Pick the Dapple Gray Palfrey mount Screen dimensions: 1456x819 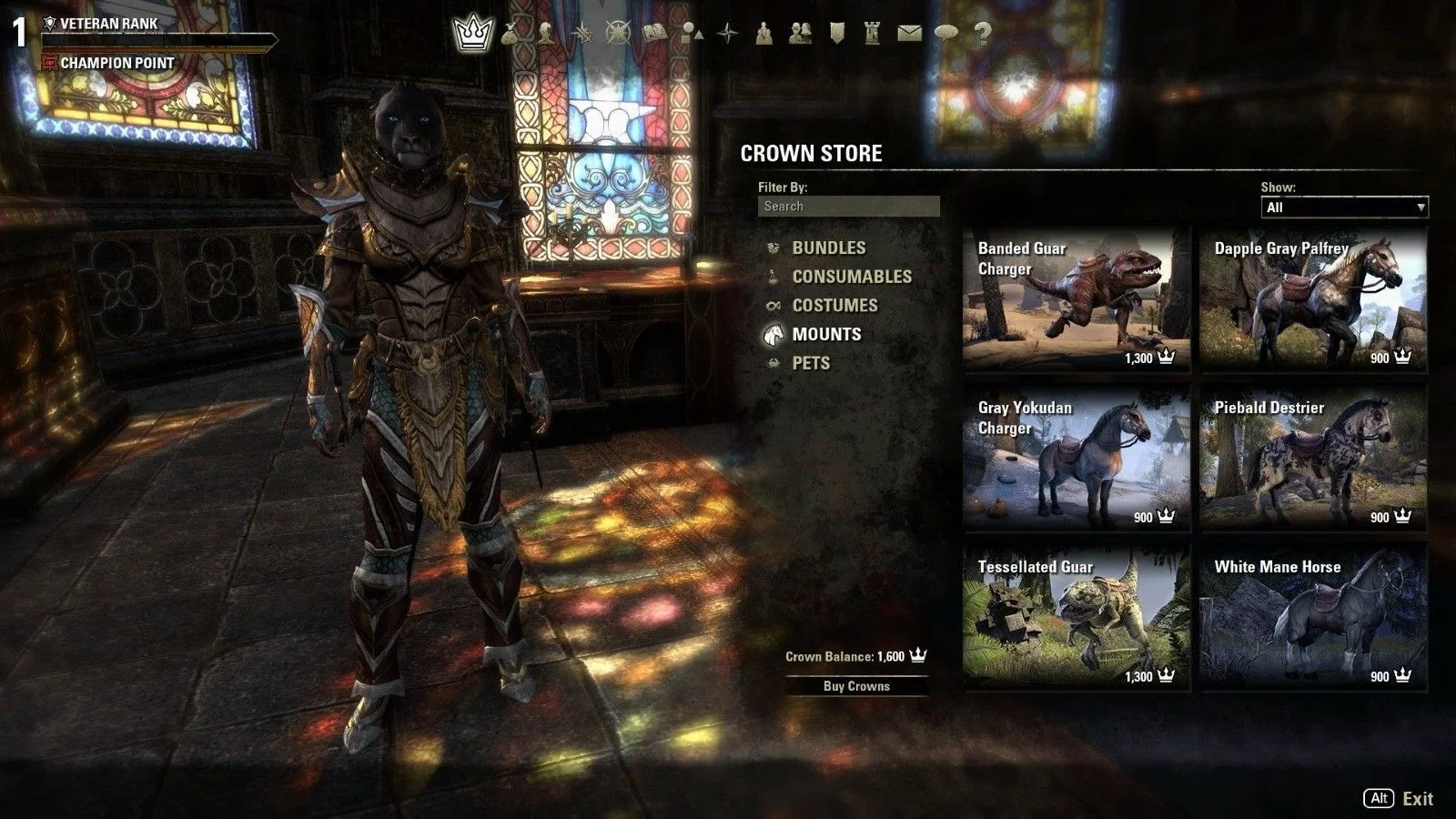[1313, 299]
